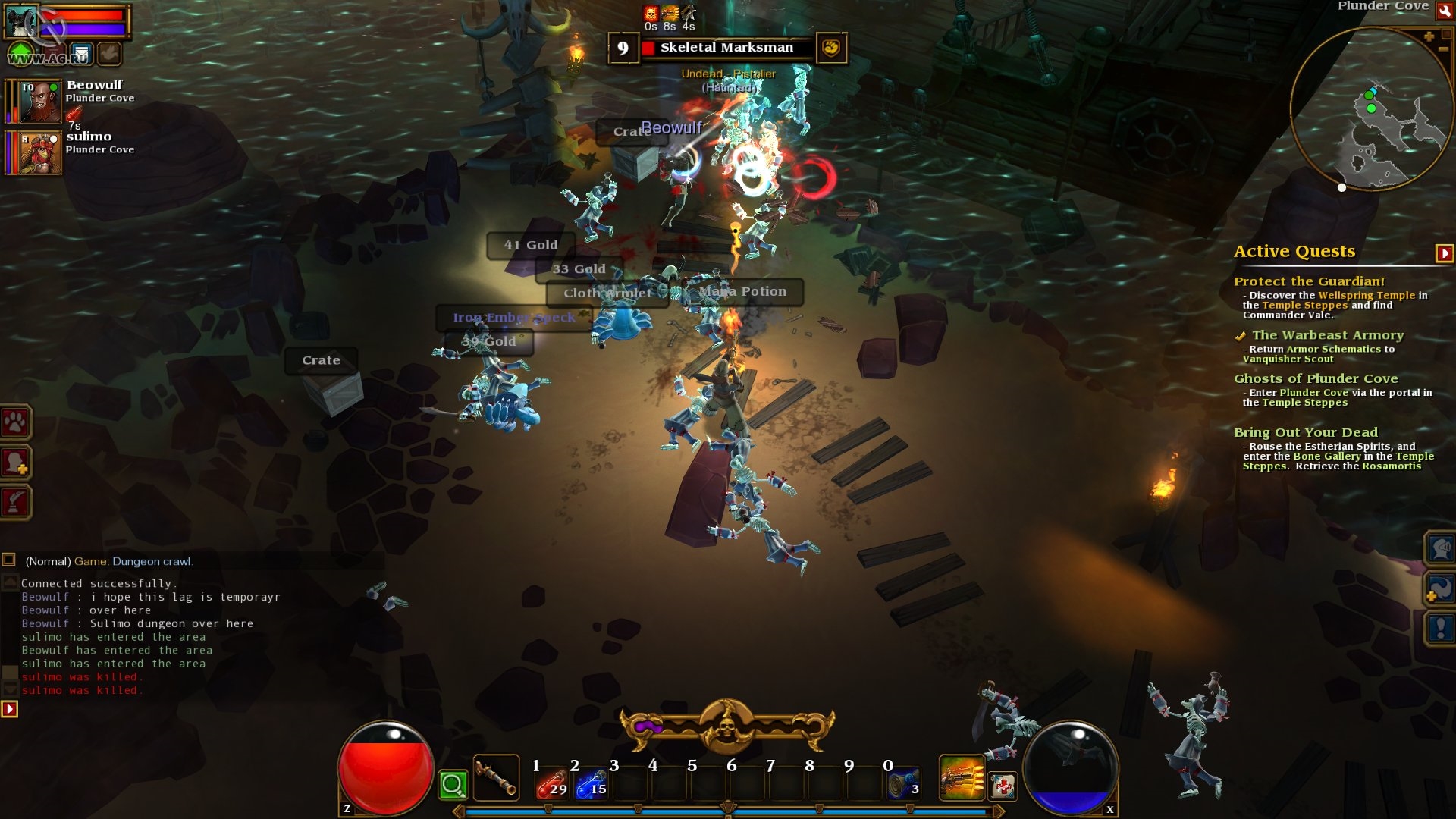This screenshot has width=1456, height=819.
Task: Click the red-cross first aid skill icon
Action: 1003,786
